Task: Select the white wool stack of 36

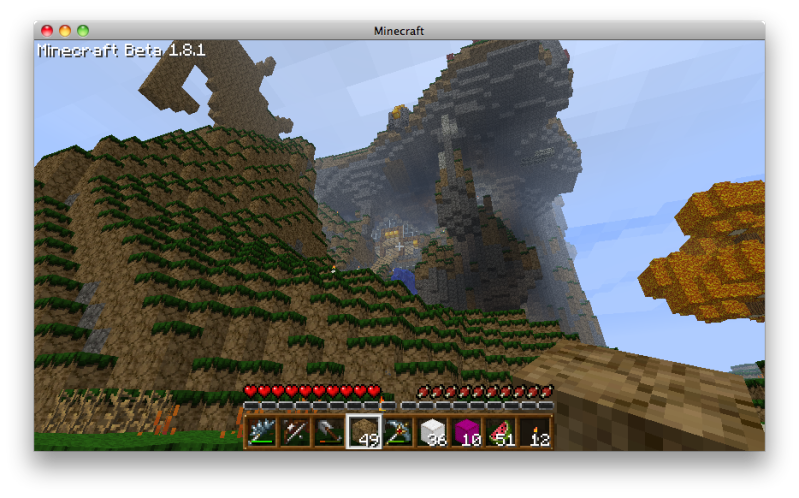Action: tap(431, 432)
